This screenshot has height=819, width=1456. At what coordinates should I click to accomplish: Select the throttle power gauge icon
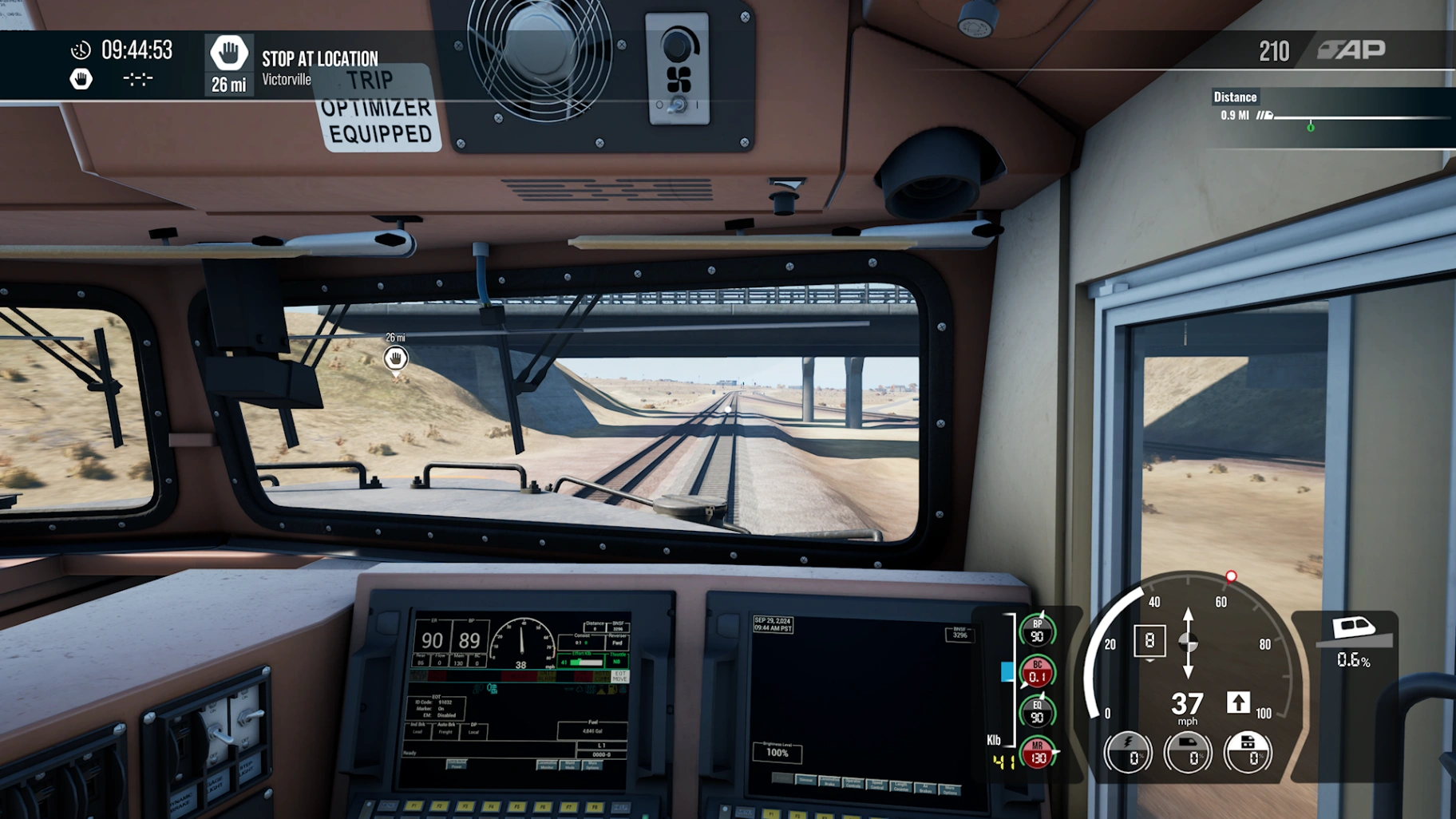pyautogui.click(x=1129, y=751)
